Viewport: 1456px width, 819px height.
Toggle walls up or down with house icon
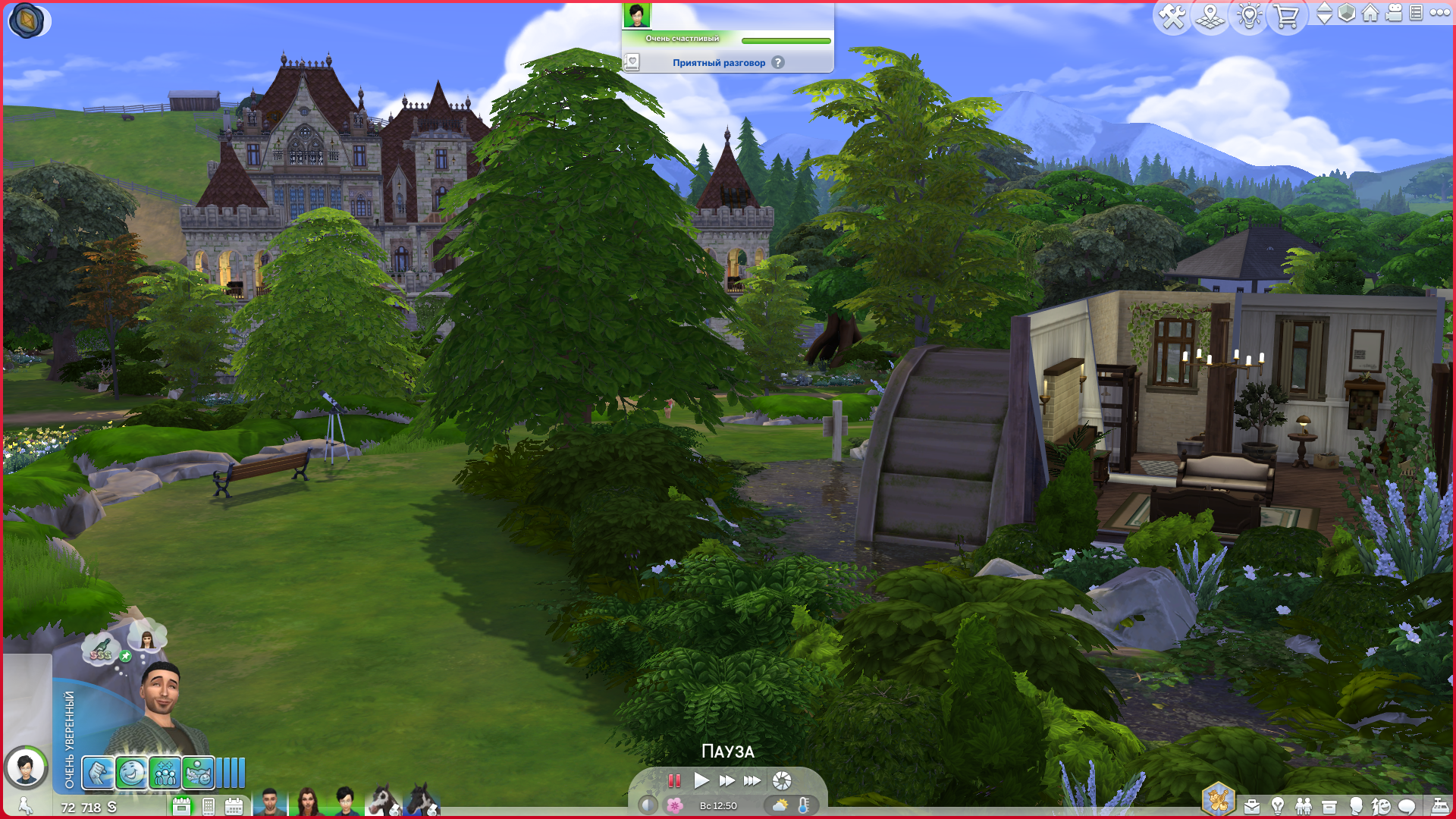click(x=1370, y=14)
